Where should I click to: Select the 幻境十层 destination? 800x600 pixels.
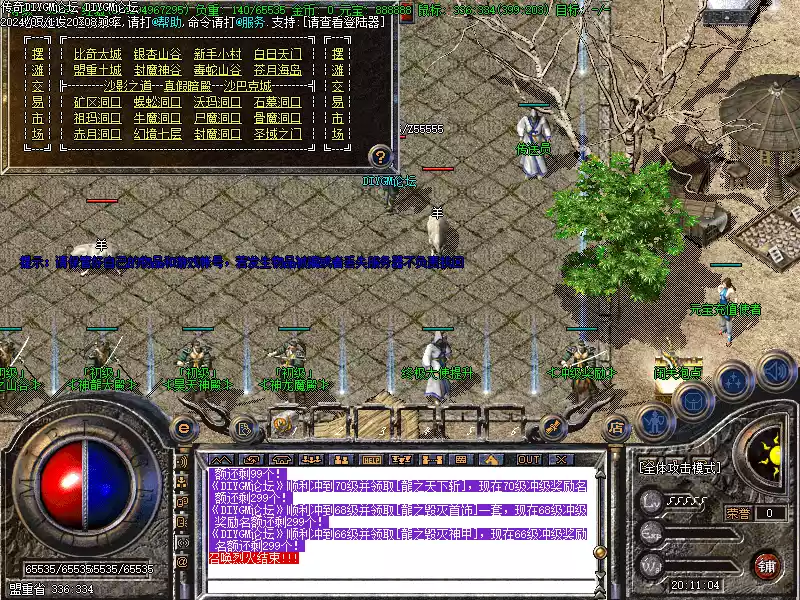[x=158, y=133]
